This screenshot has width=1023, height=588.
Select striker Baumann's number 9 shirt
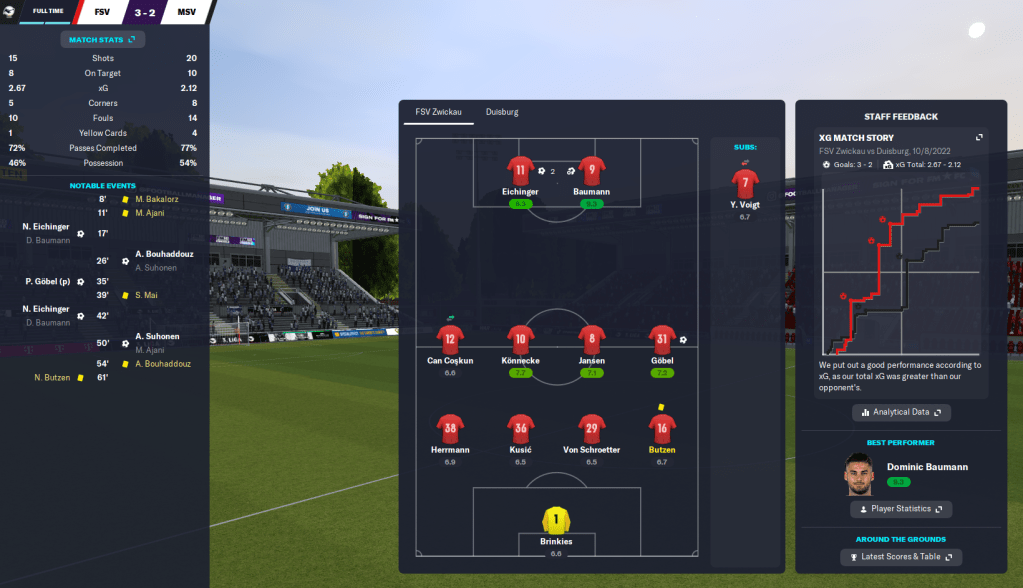coord(592,170)
